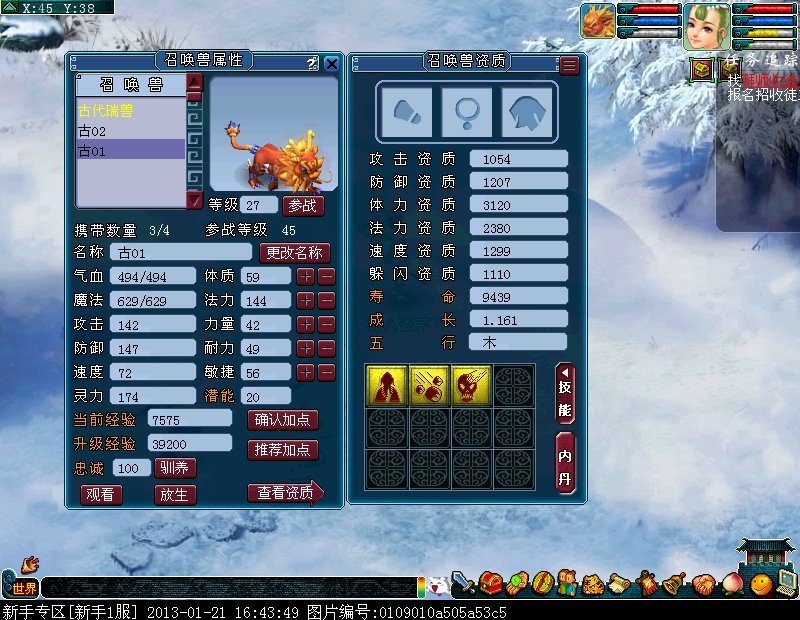Toggle the 查看资质 arrow button
This screenshot has height=620, width=800.
[x=285, y=492]
